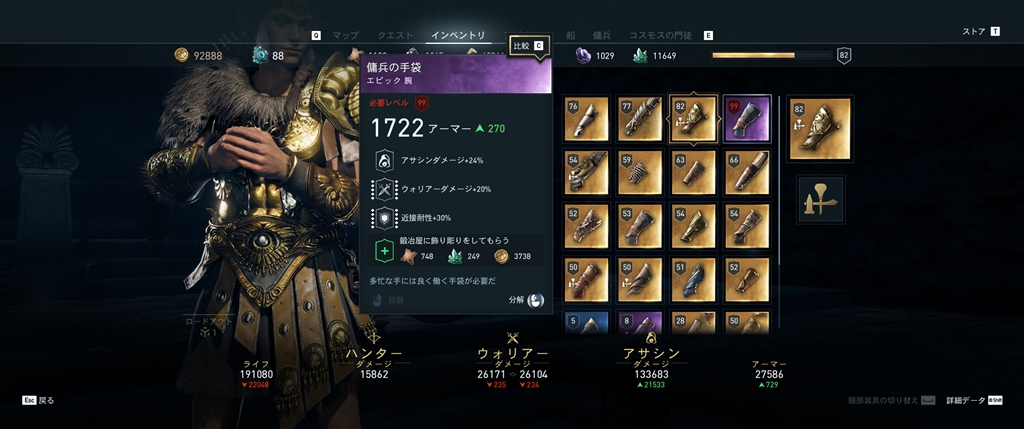Select the purple level 99 epic gloves

pyautogui.click(x=746, y=119)
